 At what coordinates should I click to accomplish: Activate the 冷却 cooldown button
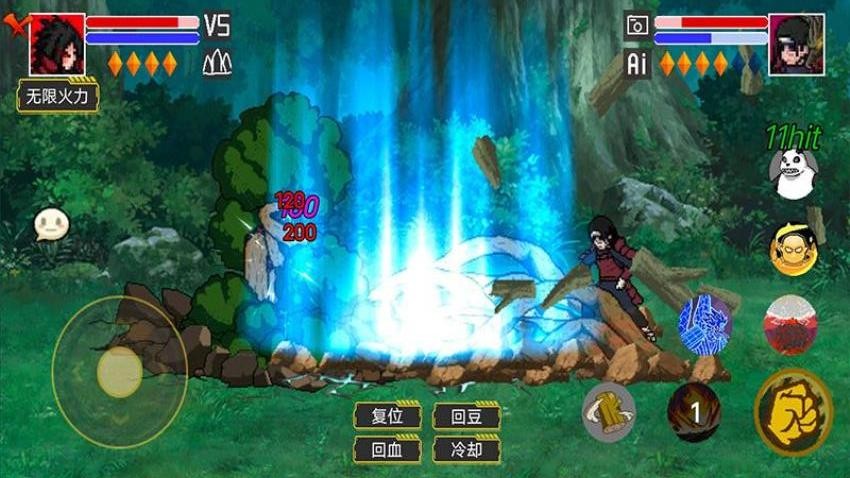tap(466, 449)
